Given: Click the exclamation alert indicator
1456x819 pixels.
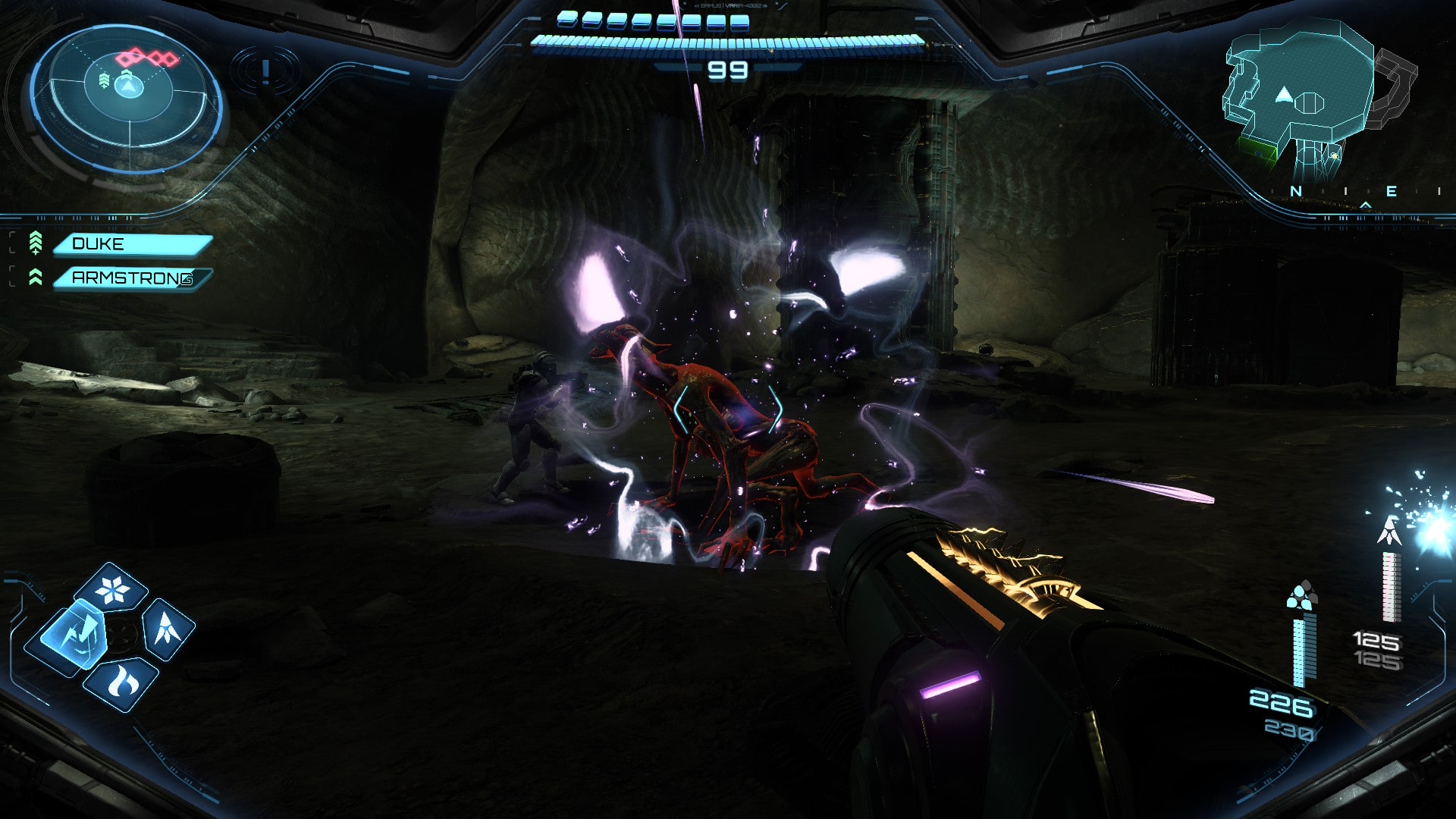Looking at the screenshot, I should coord(265,72).
